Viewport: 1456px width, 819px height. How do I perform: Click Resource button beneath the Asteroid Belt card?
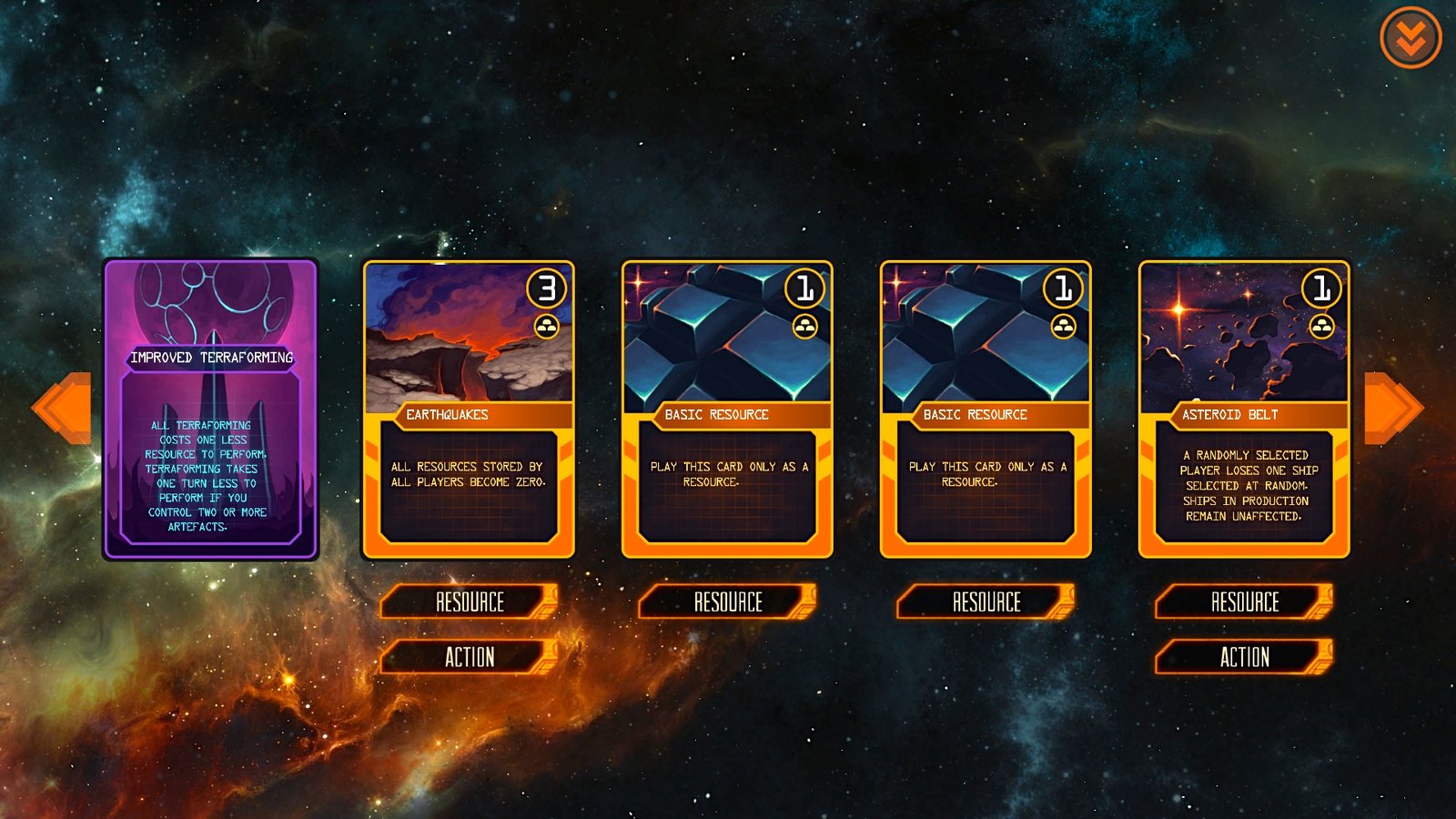tap(1244, 602)
